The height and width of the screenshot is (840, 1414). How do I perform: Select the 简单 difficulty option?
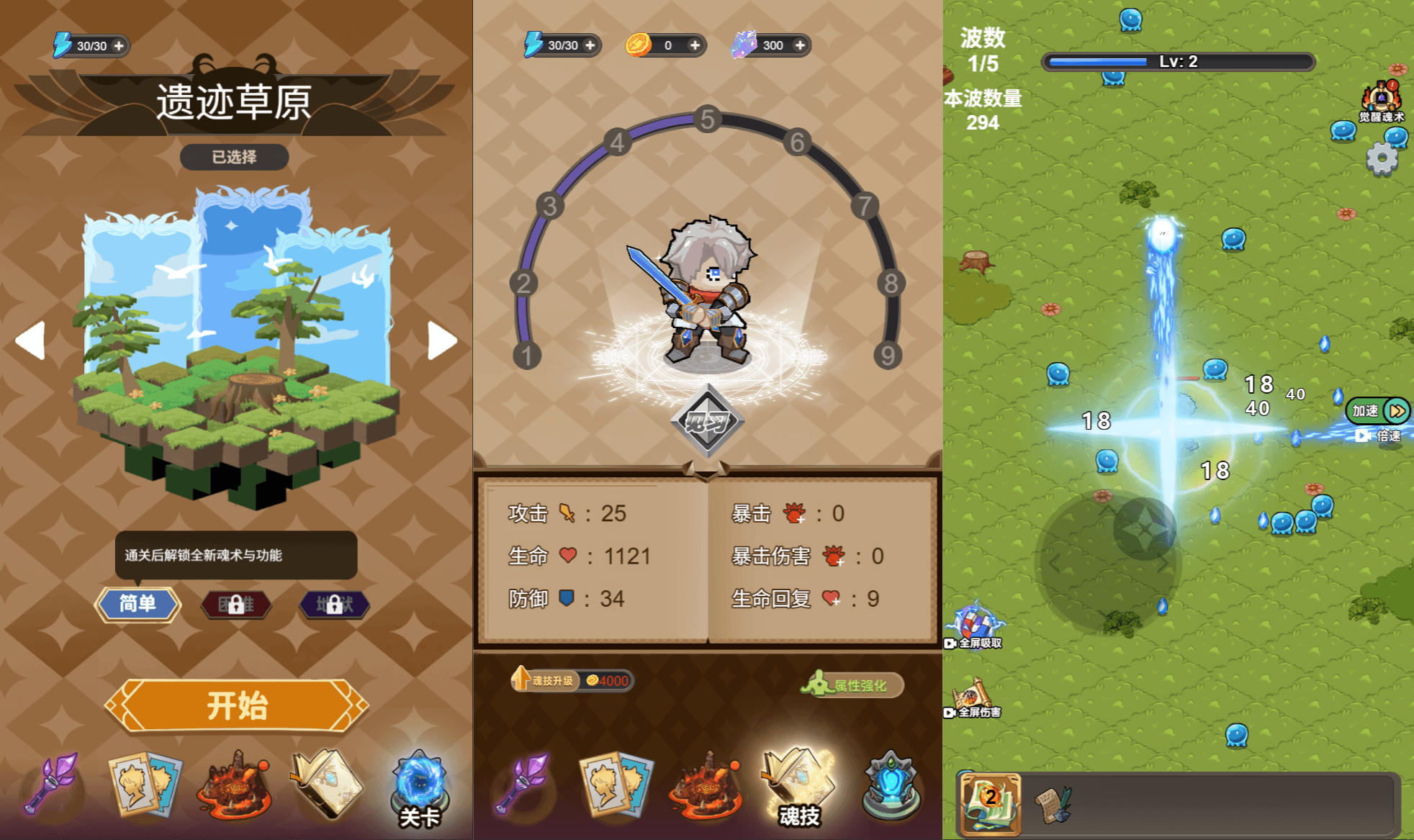139,605
